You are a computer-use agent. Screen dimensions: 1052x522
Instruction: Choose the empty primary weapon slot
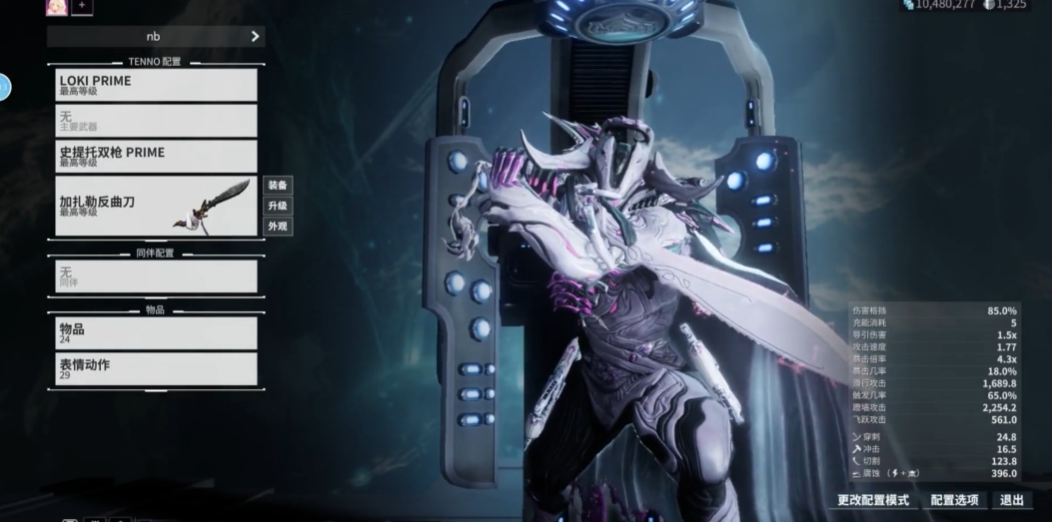click(x=156, y=121)
